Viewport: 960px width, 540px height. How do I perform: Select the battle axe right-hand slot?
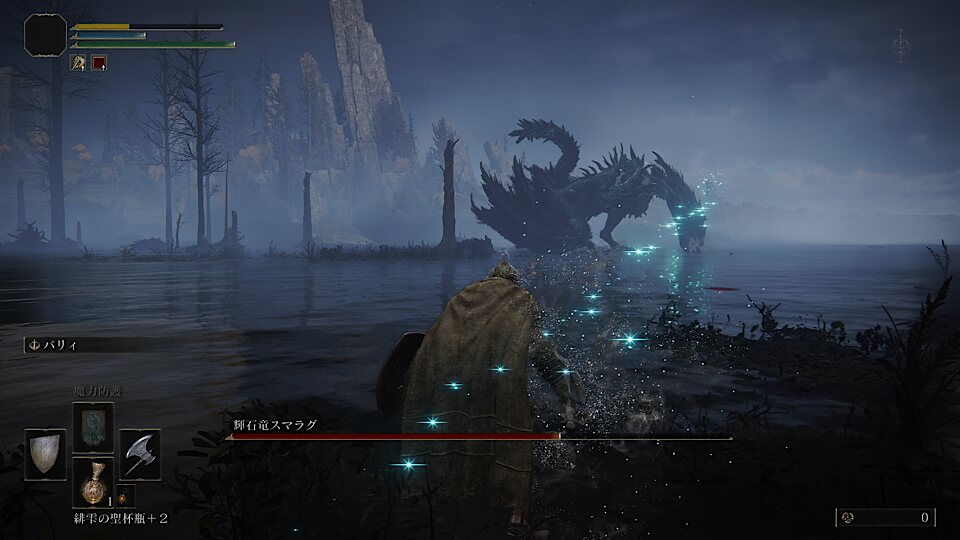tap(140, 454)
